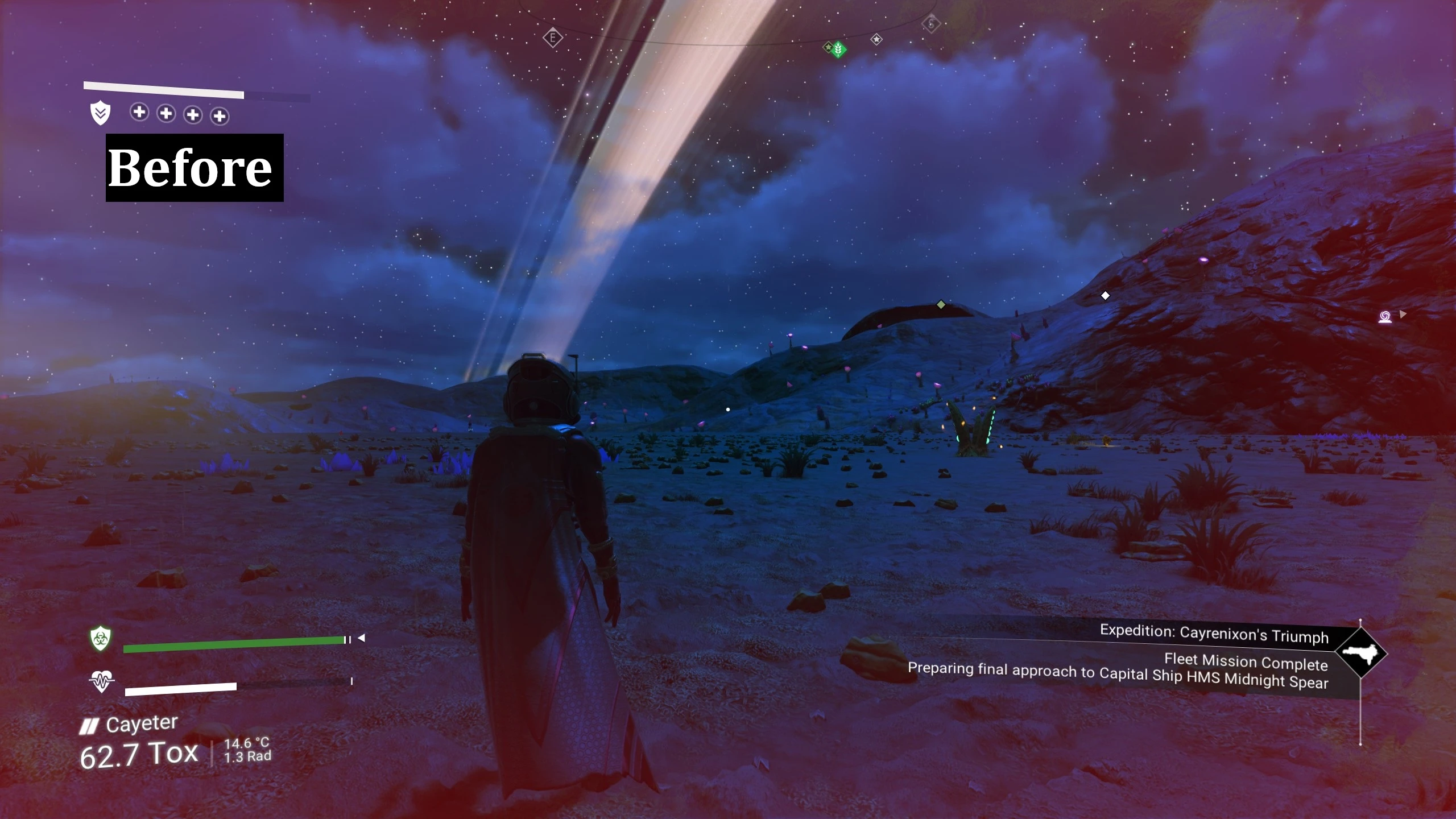Click the white star marker on the compass
The width and height of the screenshot is (1456, 819).
coord(876,39)
